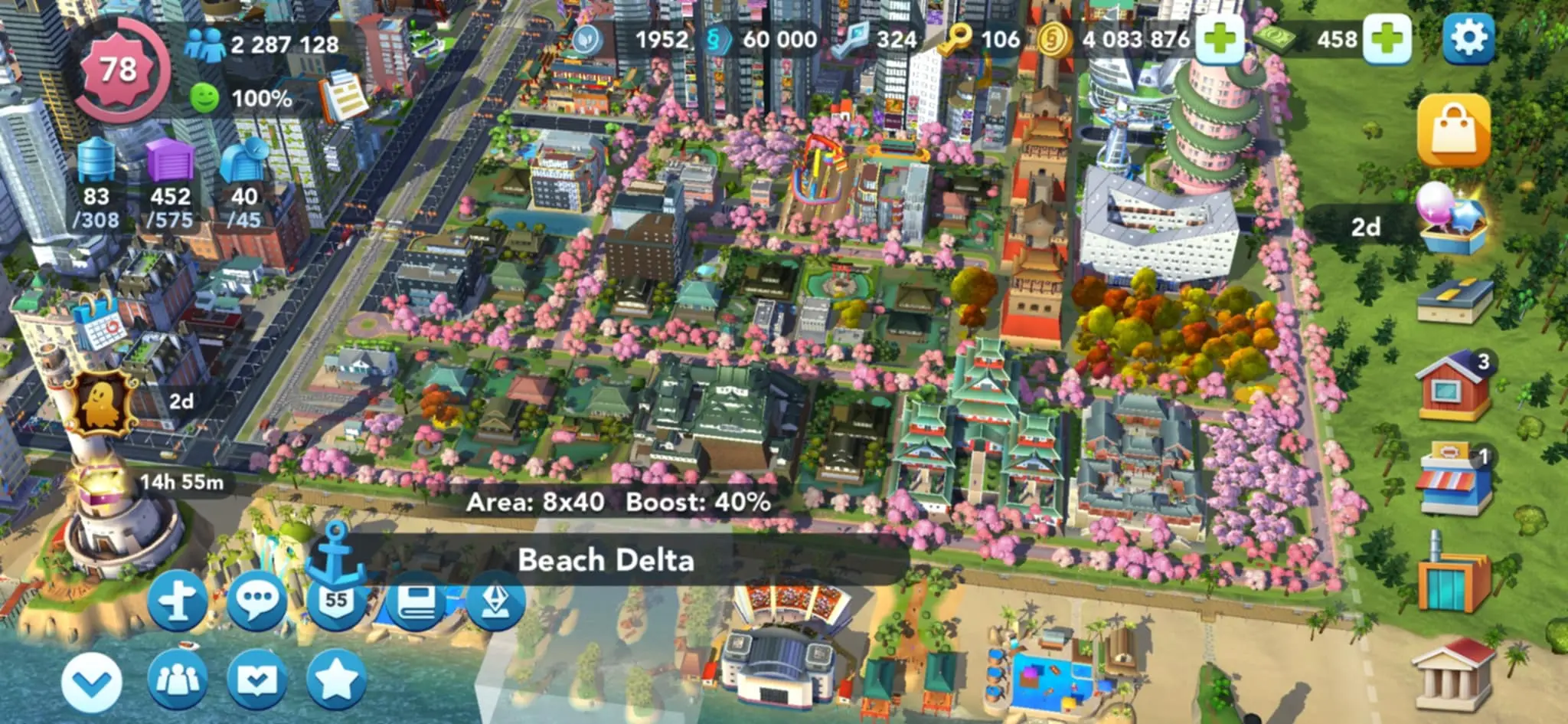
Task: Open the city news notepad icon
Action: (x=344, y=97)
